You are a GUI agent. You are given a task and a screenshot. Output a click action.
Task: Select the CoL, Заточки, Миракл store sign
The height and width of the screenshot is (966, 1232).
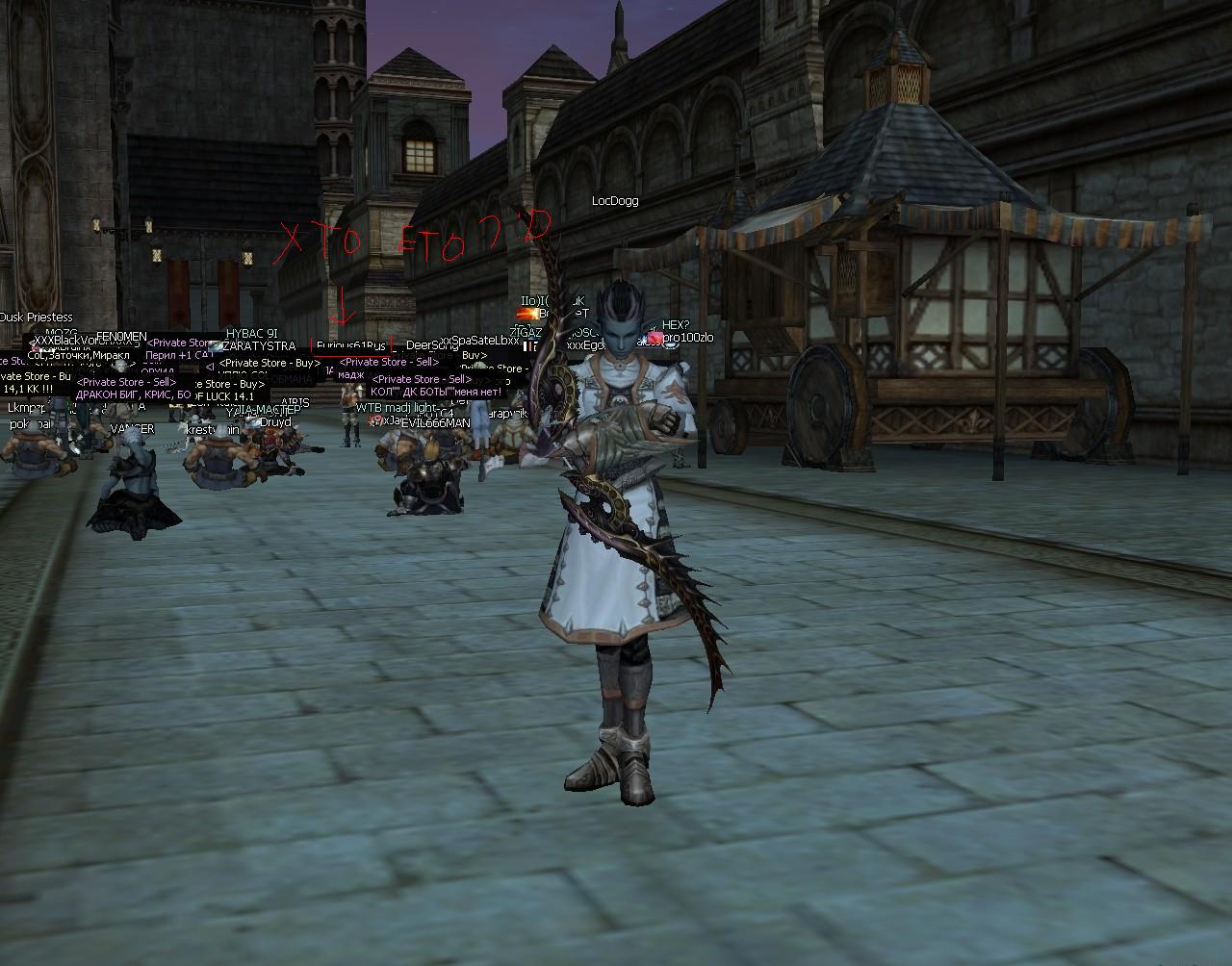pyautogui.click(x=79, y=355)
